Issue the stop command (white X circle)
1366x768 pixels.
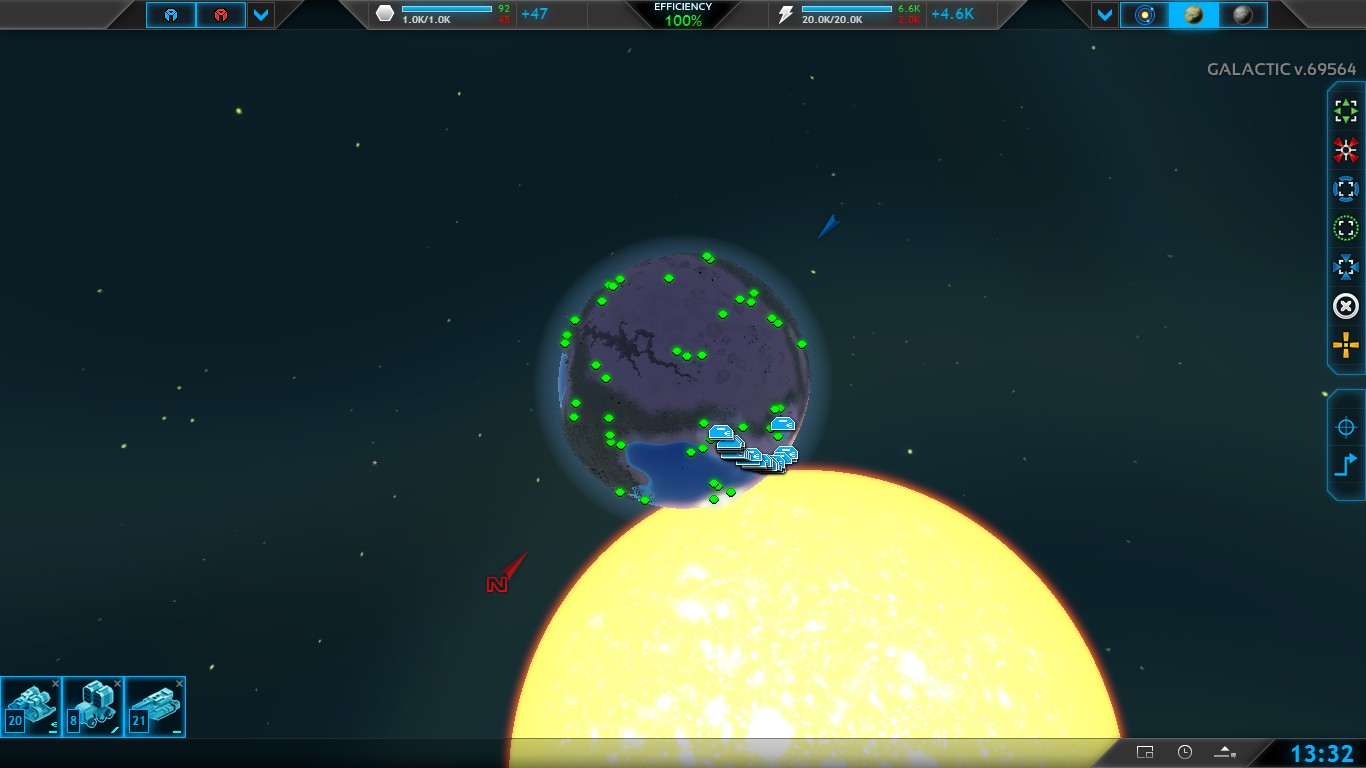pos(1346,306)
